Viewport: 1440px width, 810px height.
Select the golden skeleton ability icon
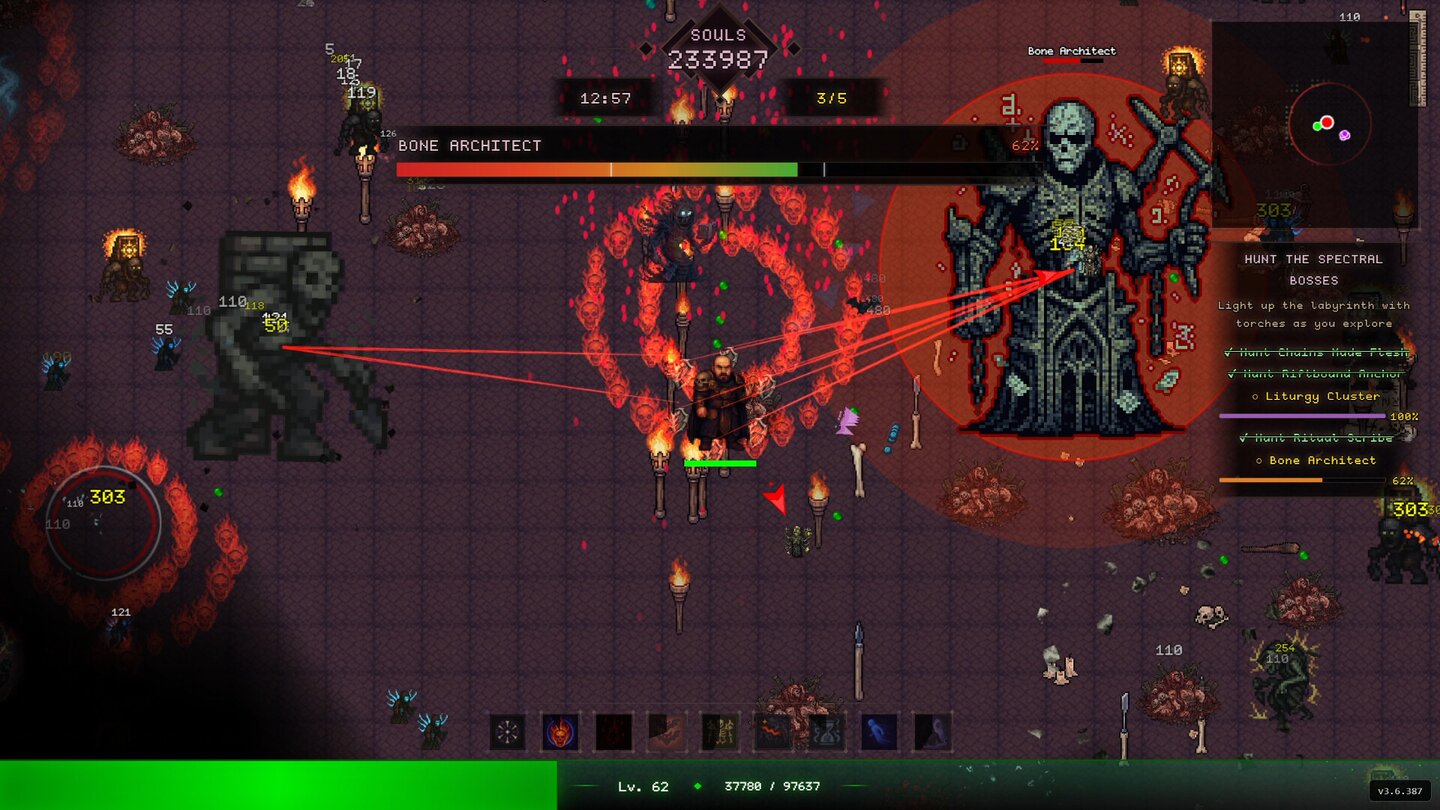click(x=719, y=733)
